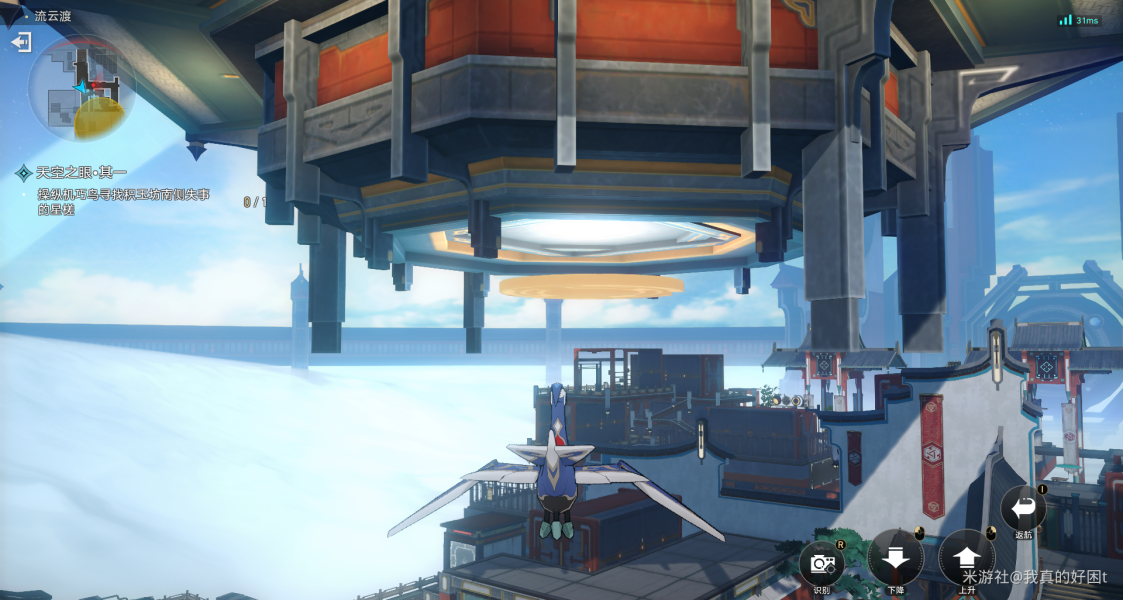
Task: Tap the 下降 descend arrow button
Action: [x=895, y=558]
